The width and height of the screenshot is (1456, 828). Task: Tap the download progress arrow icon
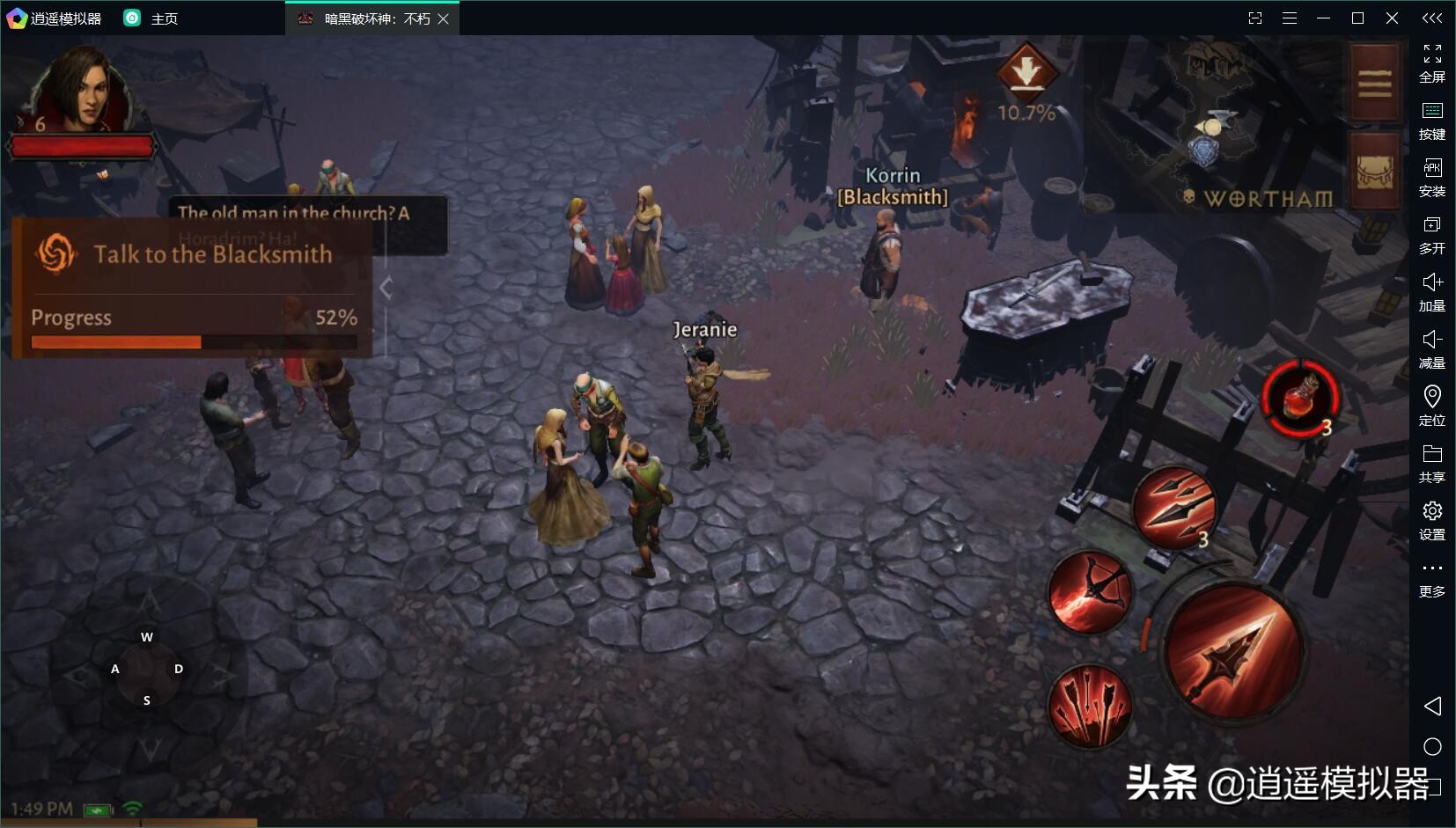tap(1026, 69)
